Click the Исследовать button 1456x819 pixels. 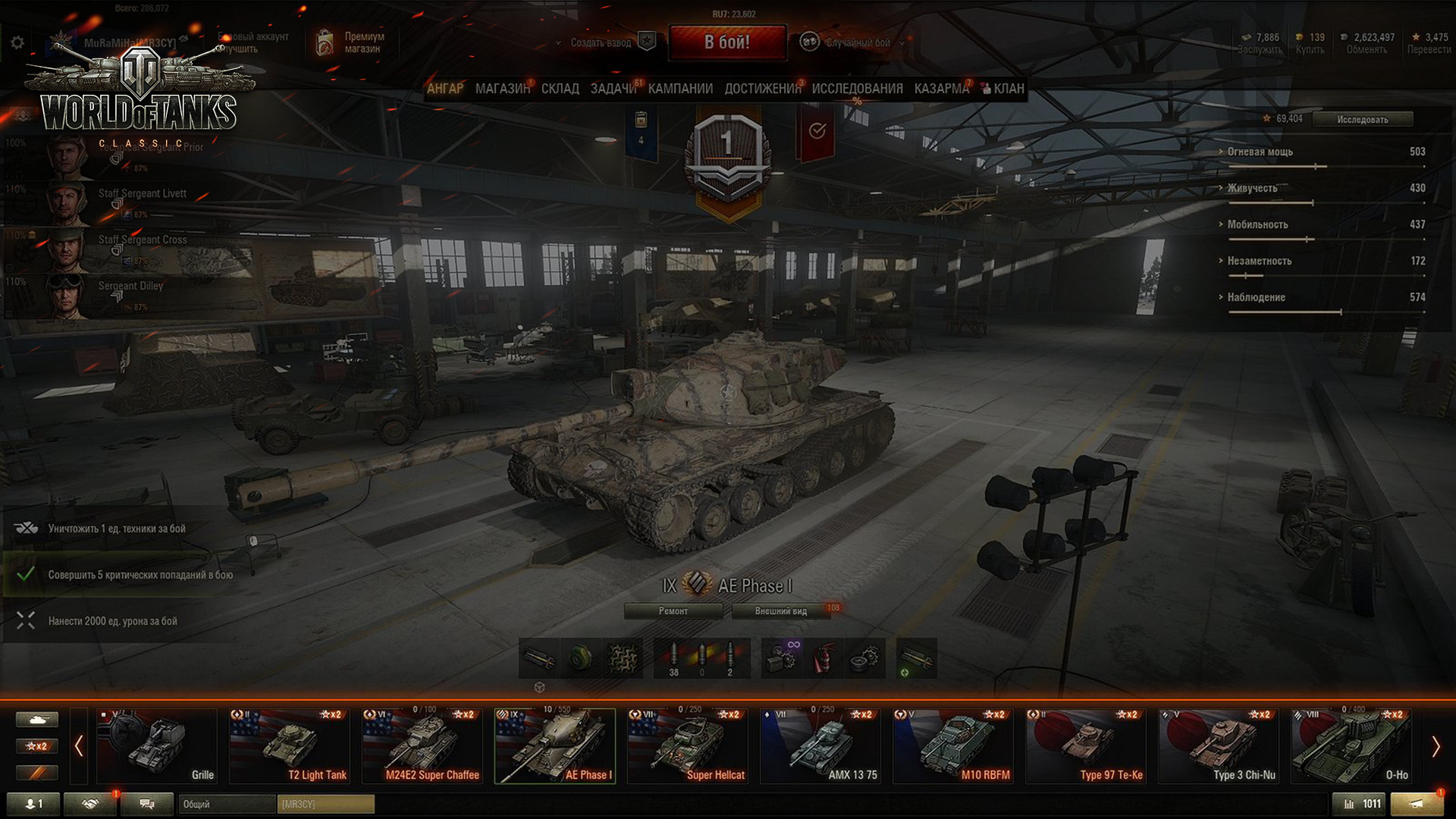coord(1362,119)
